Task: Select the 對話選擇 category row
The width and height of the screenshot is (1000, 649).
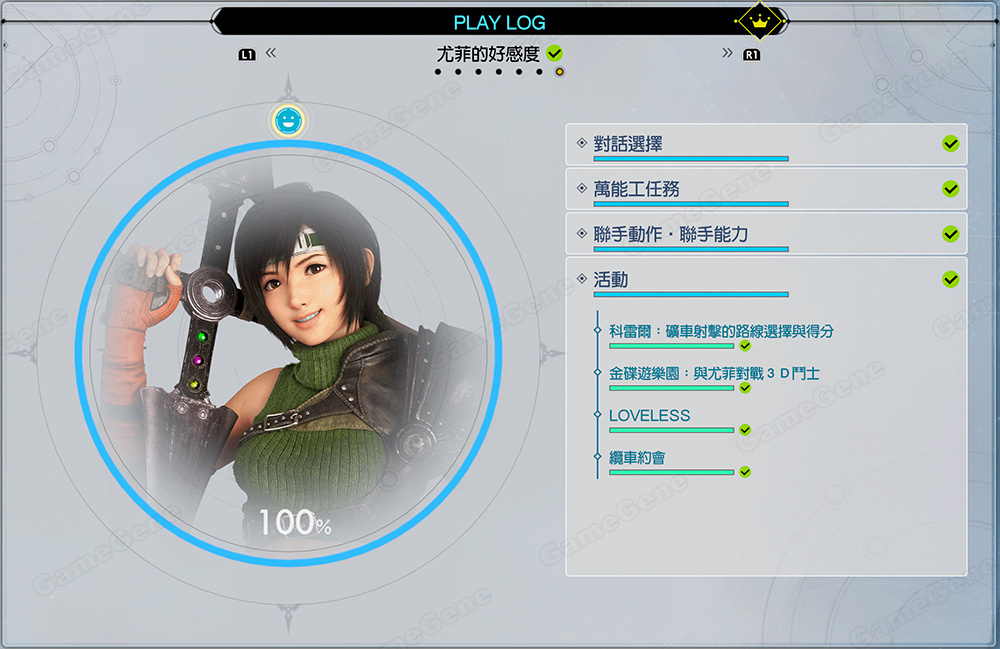Action: (766, 145)
